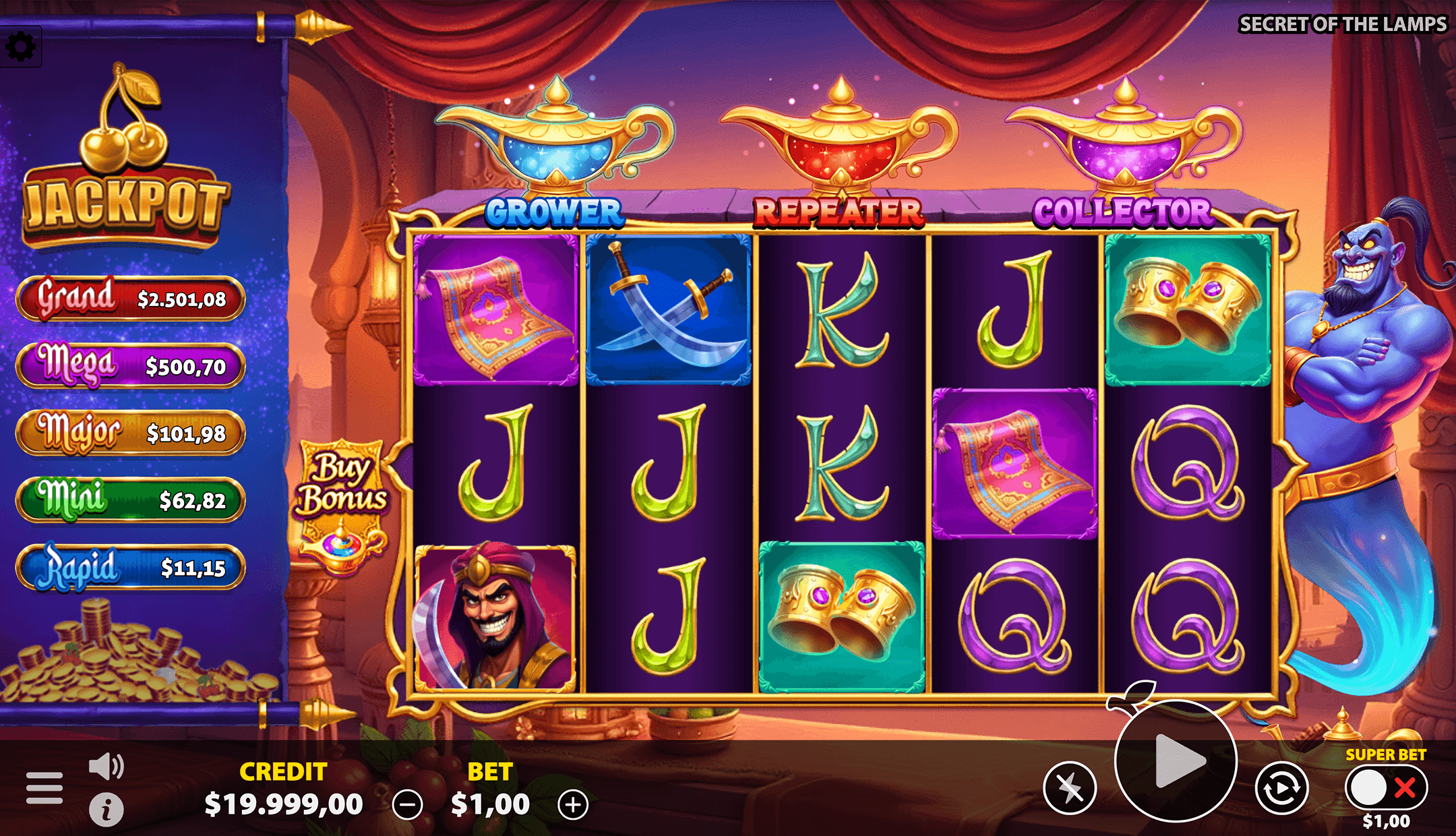Viewport: 1456px width, 836px height.
Task: Show game info with the i button
Action: (107, 810)
